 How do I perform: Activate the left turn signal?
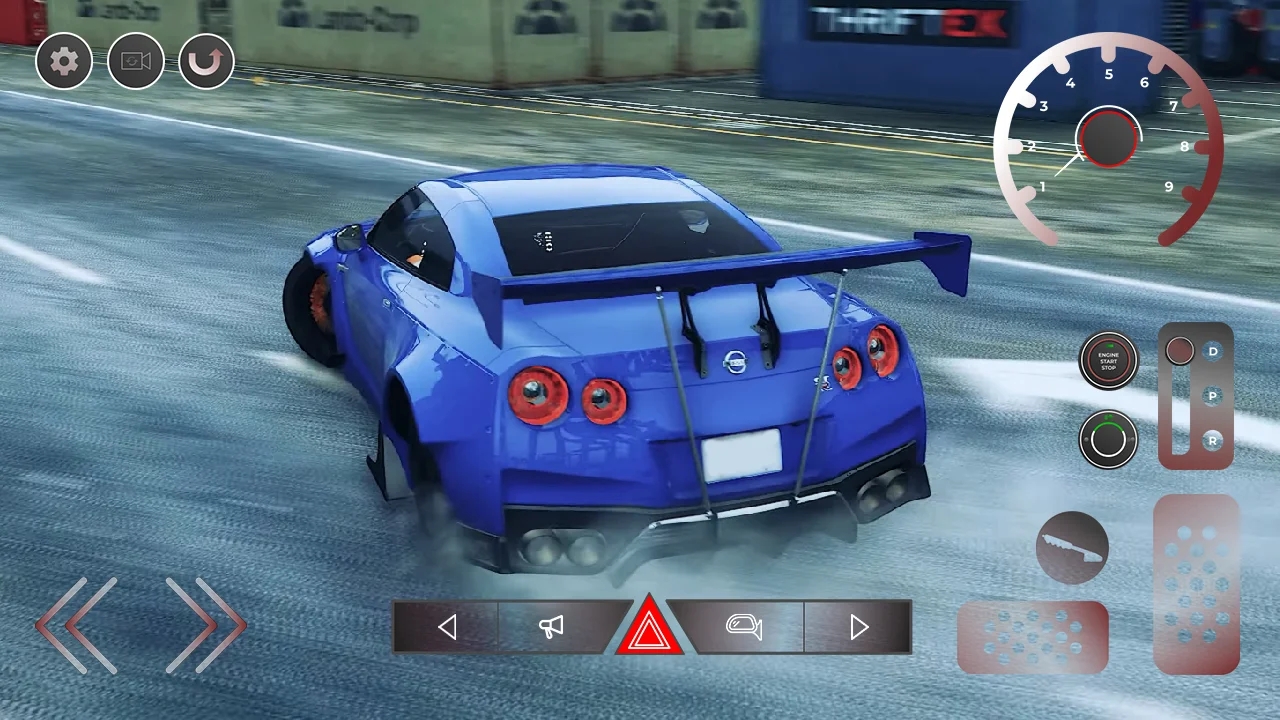(447, 627)
